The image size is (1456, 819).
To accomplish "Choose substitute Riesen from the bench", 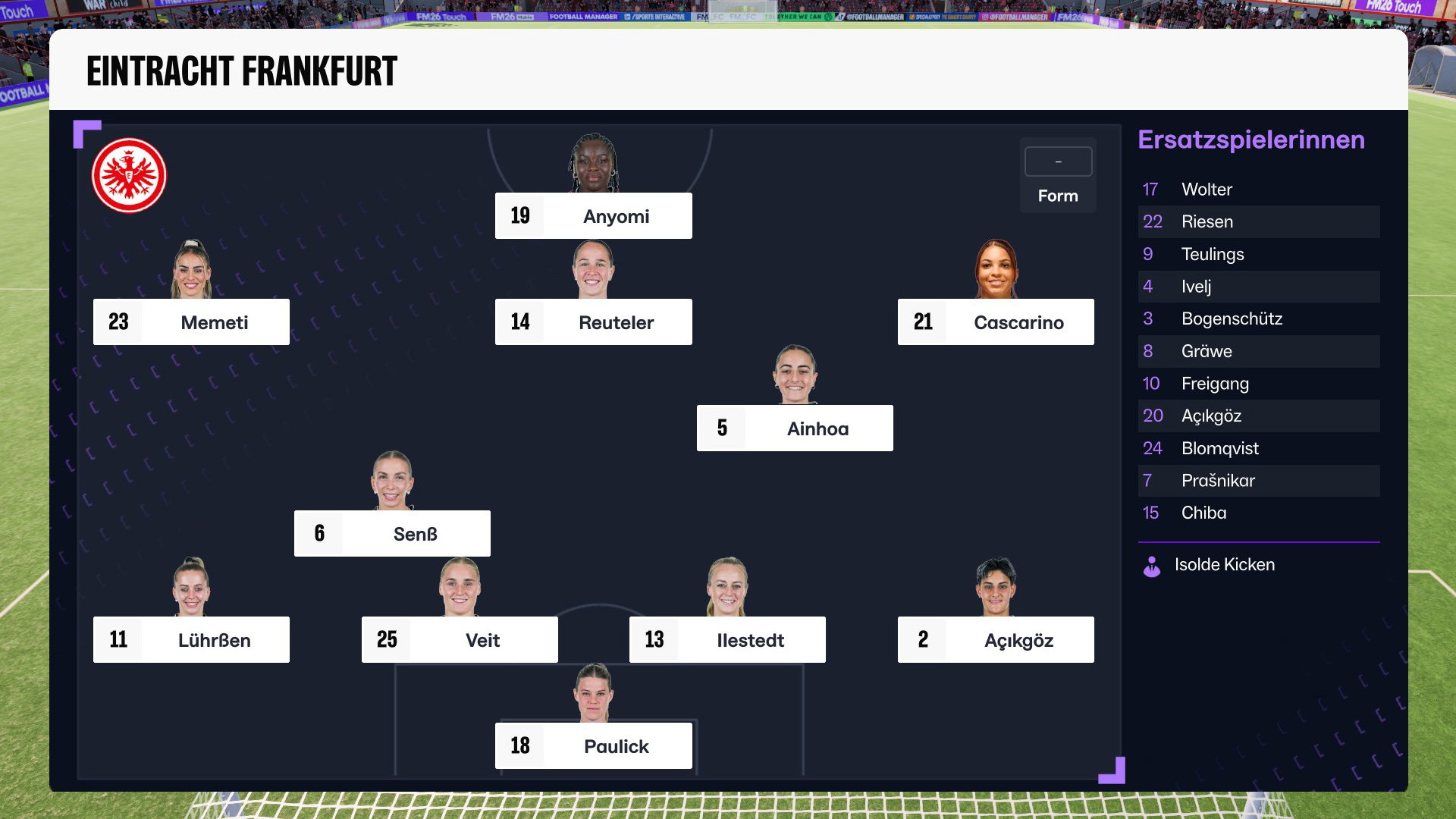I will click(x=1258, y=222).
